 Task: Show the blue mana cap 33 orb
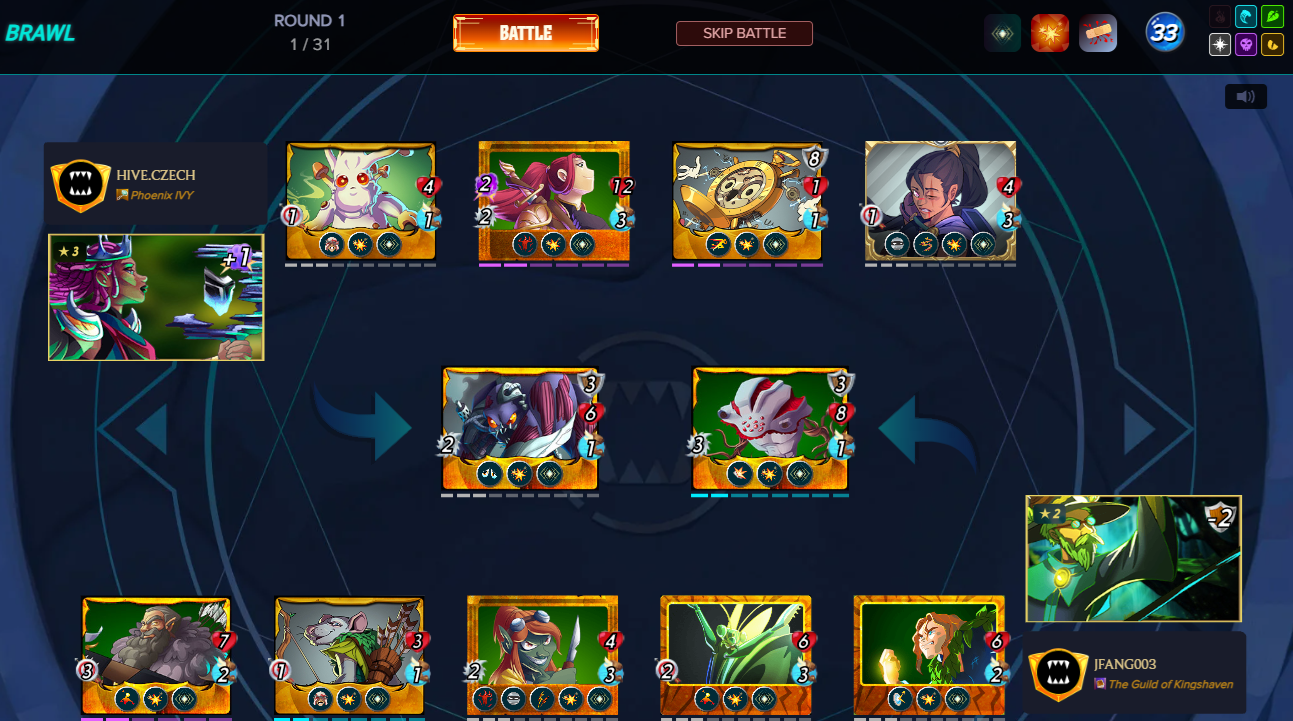[x=1164, y=33]
